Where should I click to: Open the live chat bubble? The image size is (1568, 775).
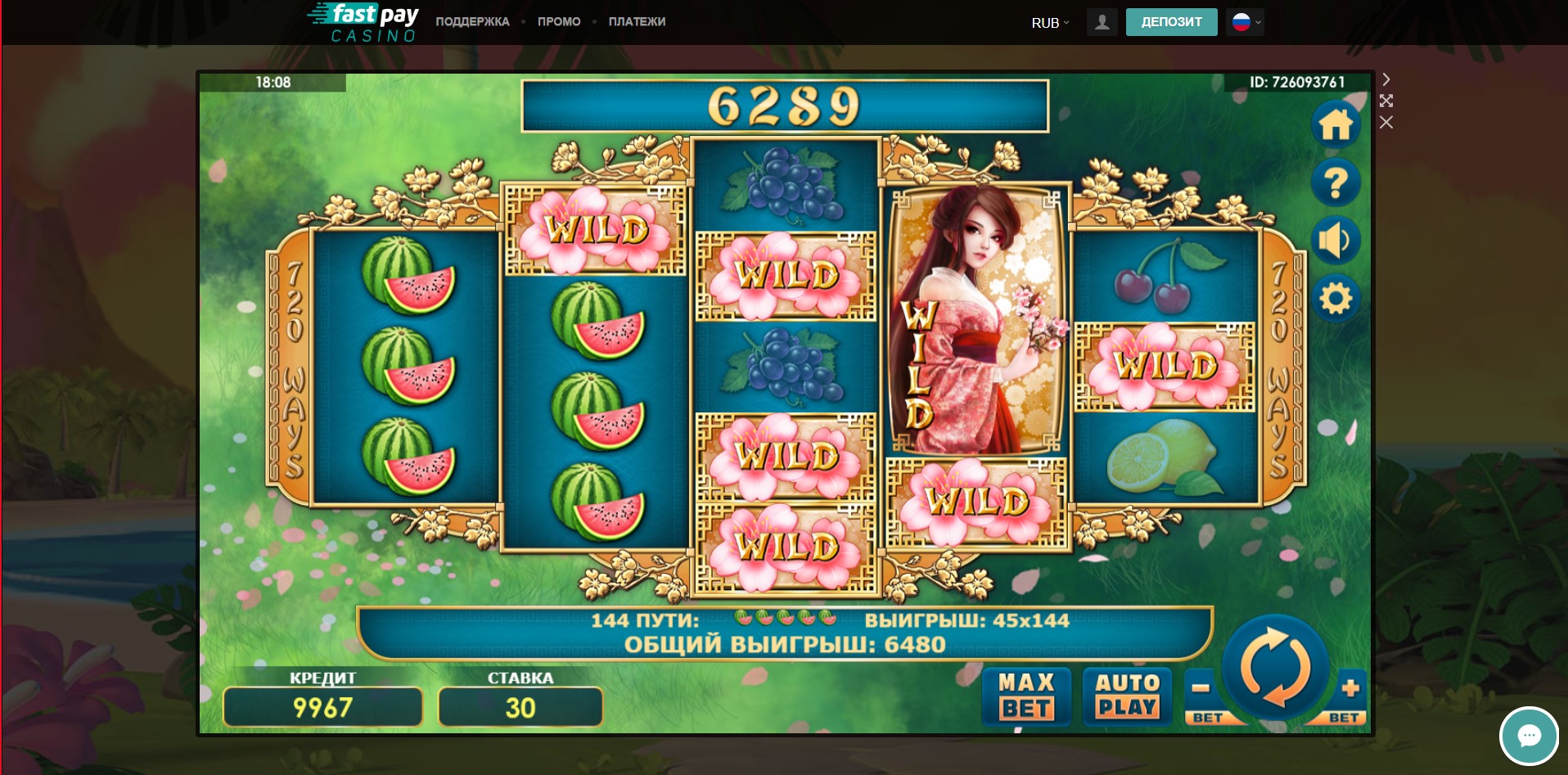coord(1528,736)
